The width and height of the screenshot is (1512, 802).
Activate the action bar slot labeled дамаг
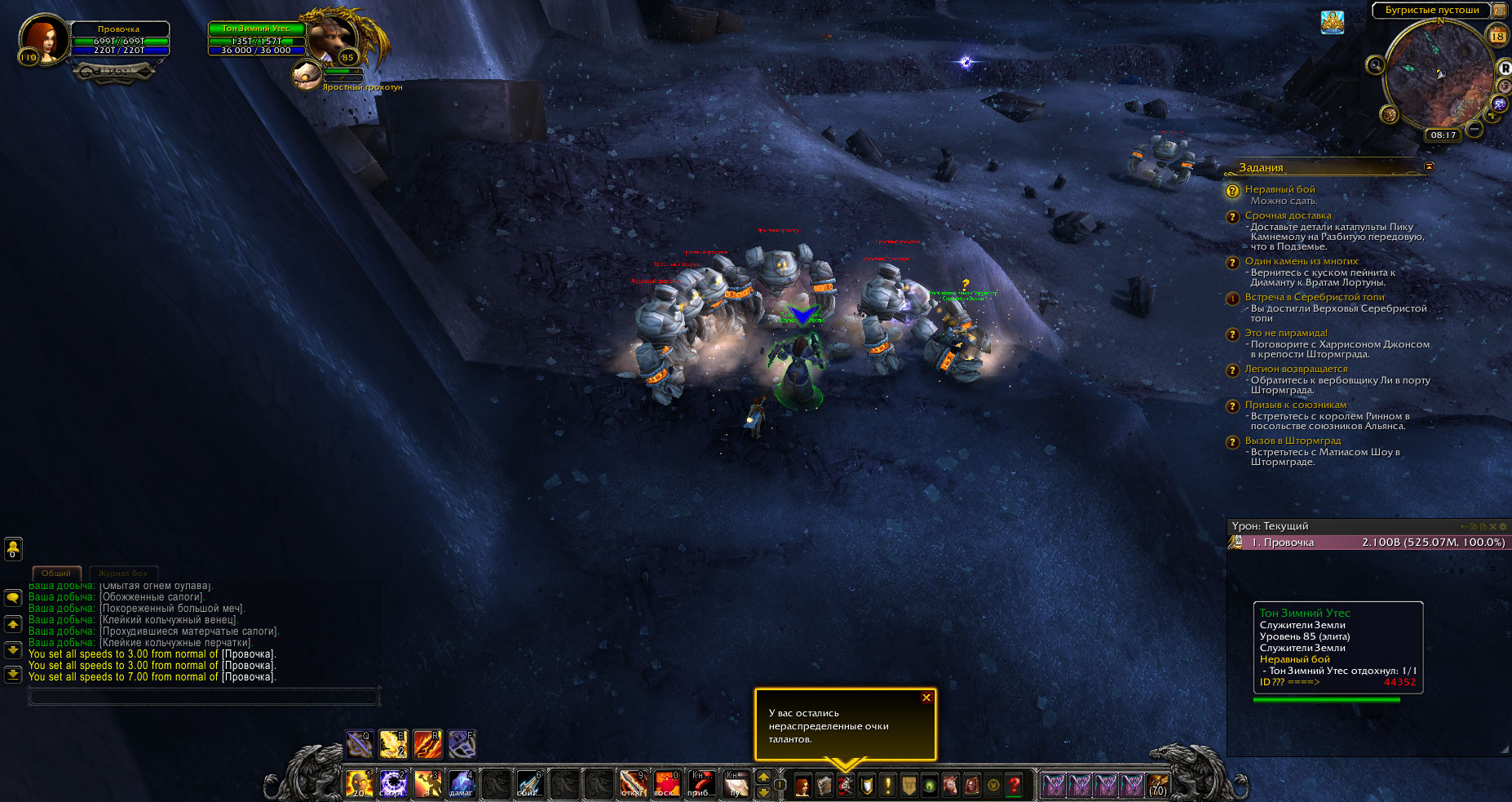coord(462,785)
